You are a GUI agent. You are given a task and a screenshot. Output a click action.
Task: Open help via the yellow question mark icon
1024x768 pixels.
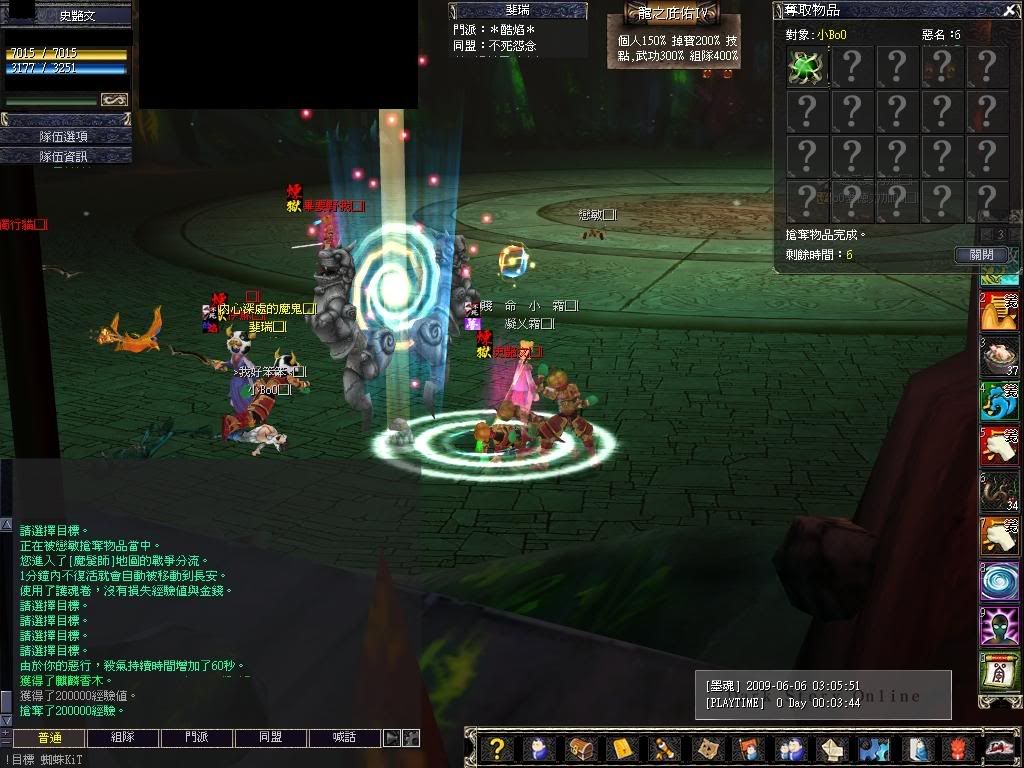[x=496, y=748]
